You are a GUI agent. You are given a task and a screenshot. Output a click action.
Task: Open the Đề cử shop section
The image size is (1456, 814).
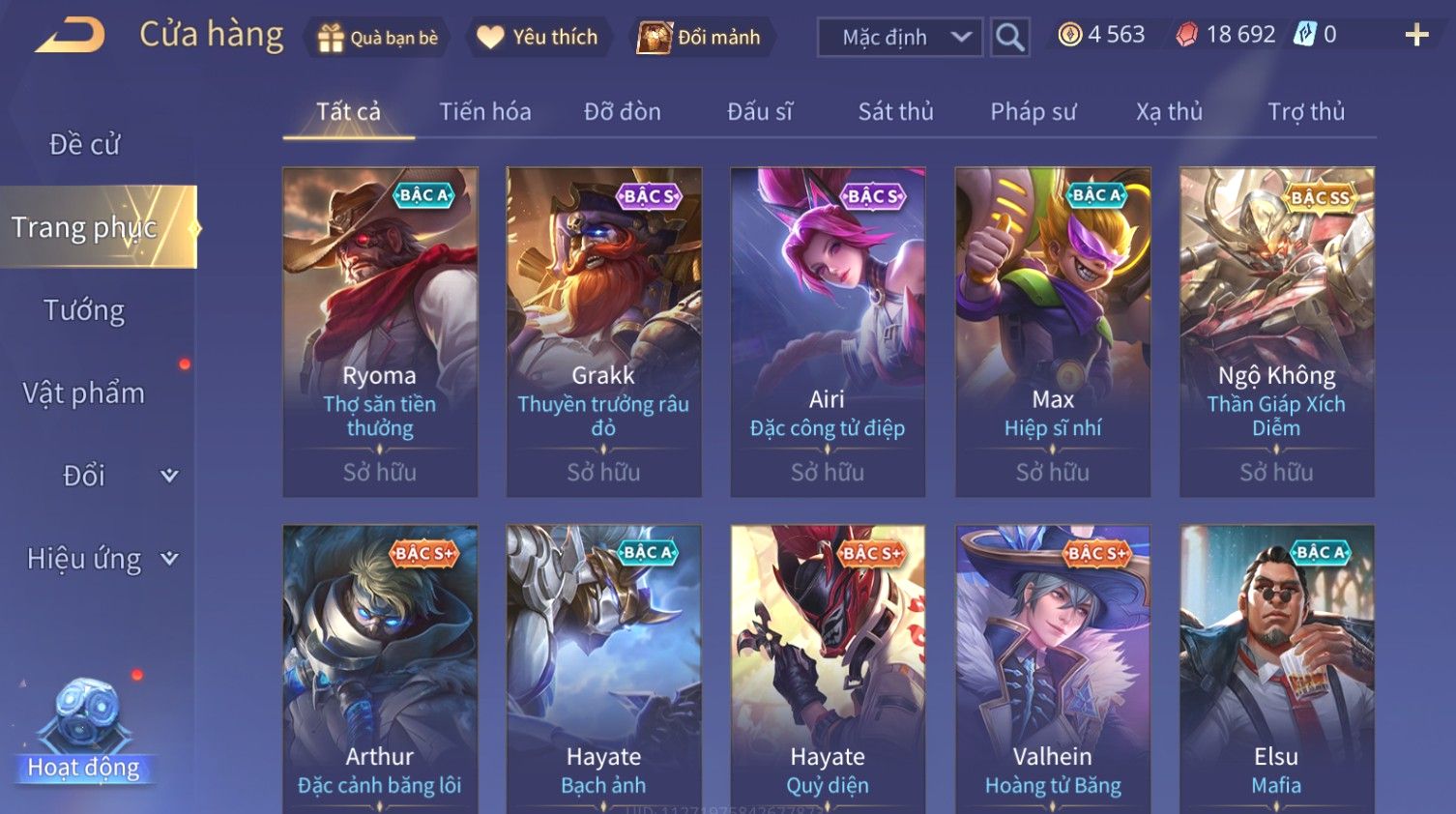pos(85,145)
